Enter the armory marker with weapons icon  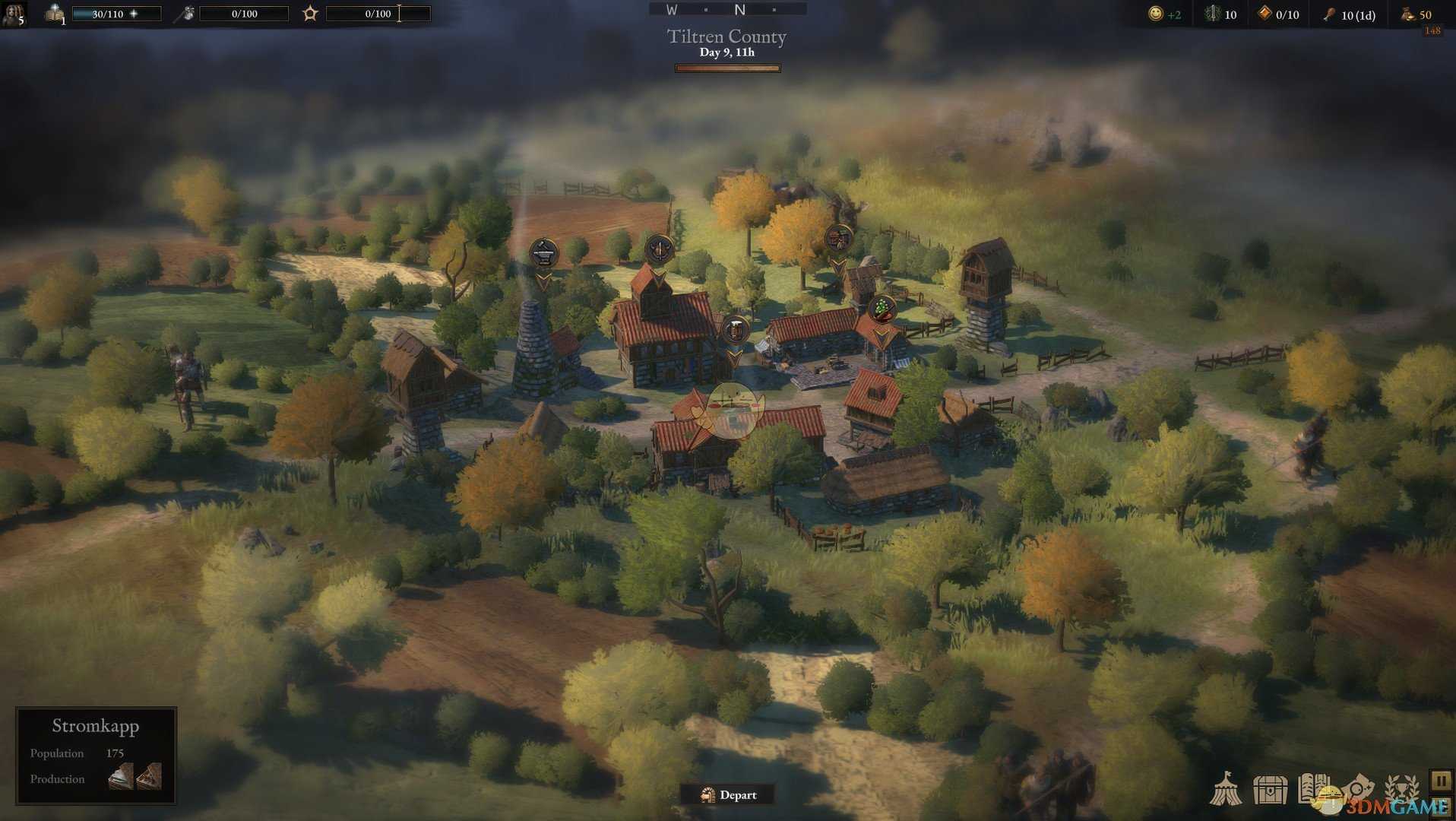[659, 249]
